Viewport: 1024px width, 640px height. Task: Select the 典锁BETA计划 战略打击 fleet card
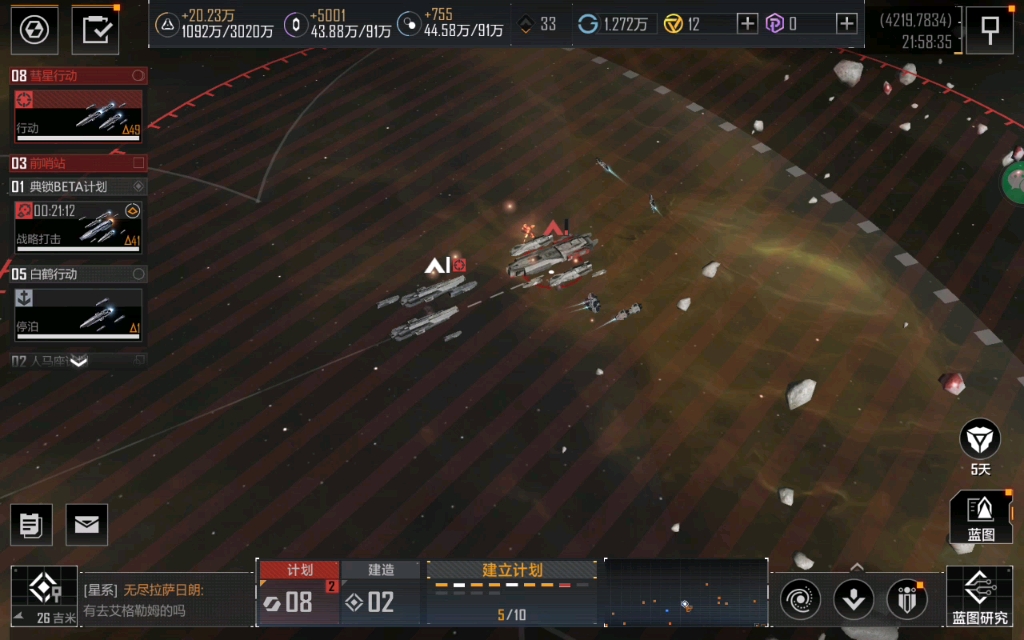coord(79,225)
